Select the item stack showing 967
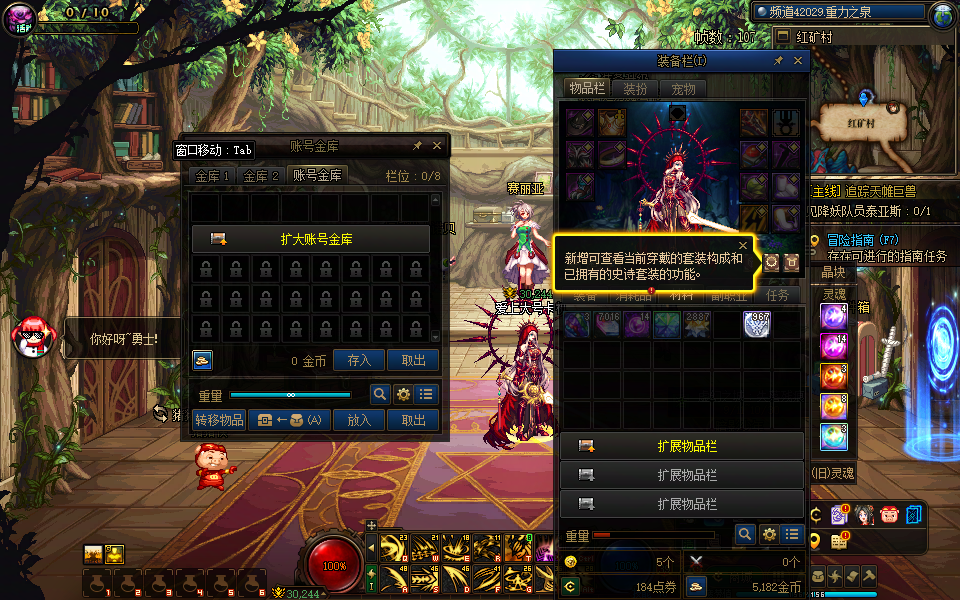The image size is (960, 600). click(757, 324)
